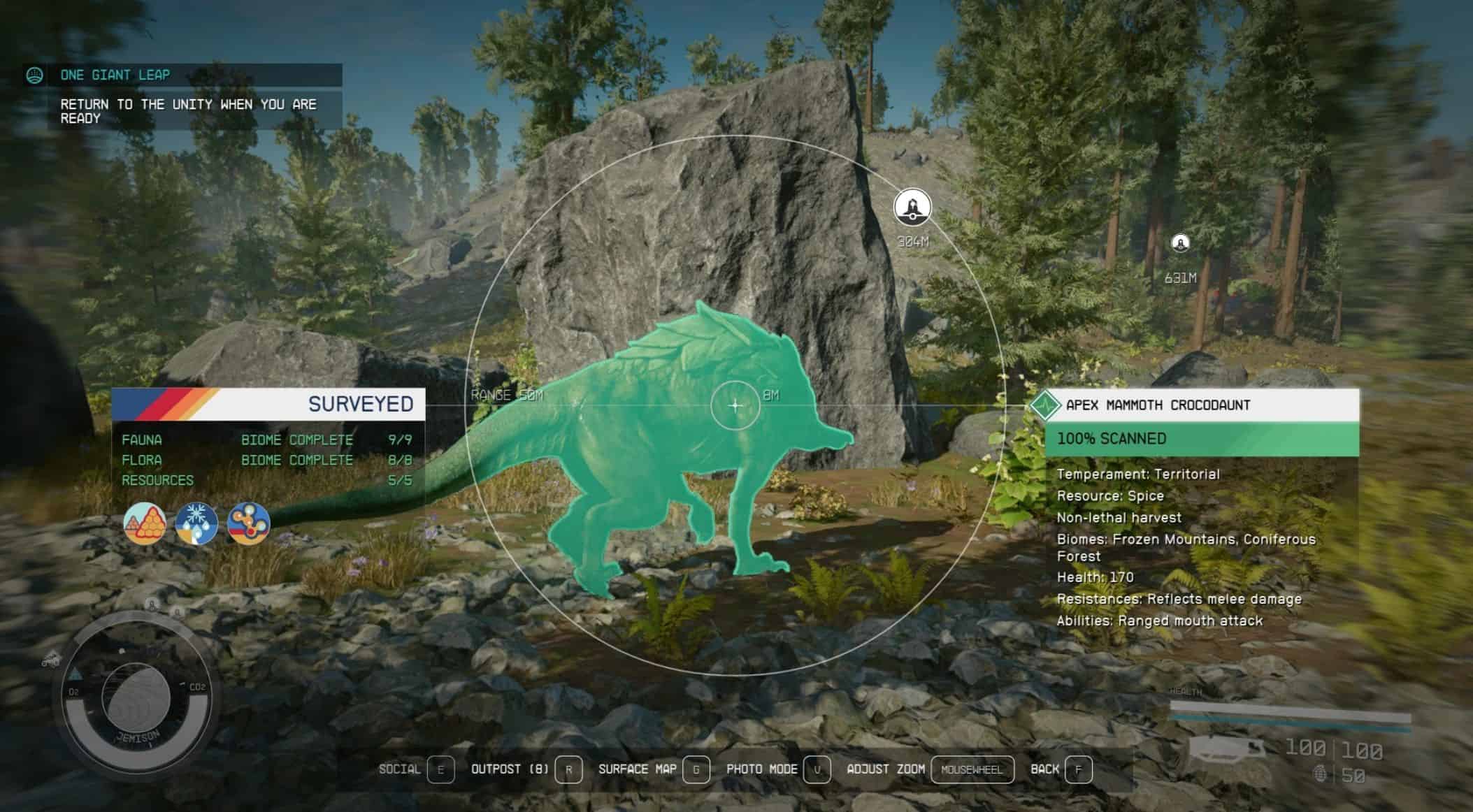Select the Resources survey row
1473x812 pixels.
[267, 481]
